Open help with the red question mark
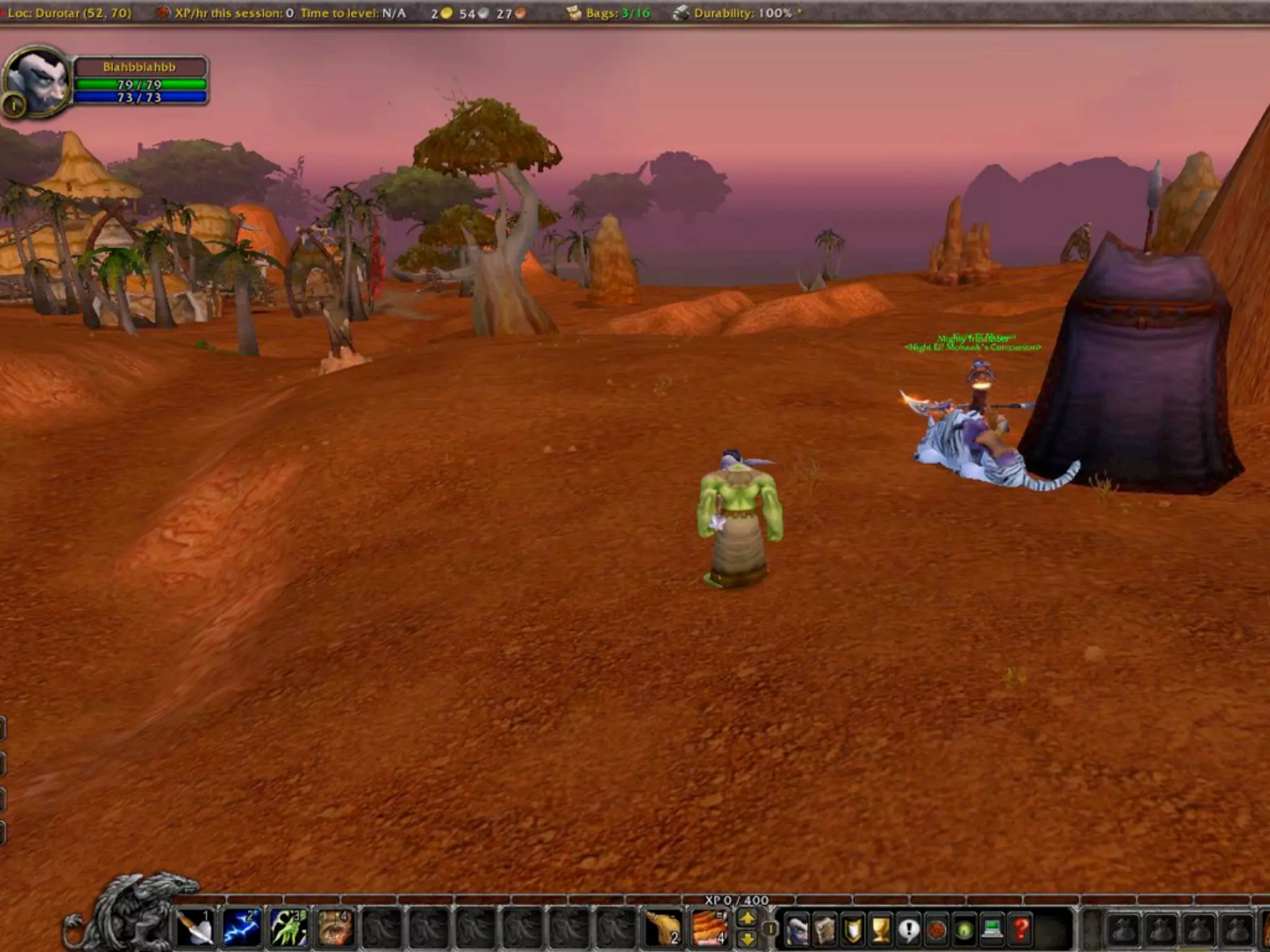 coord(1021,930)
